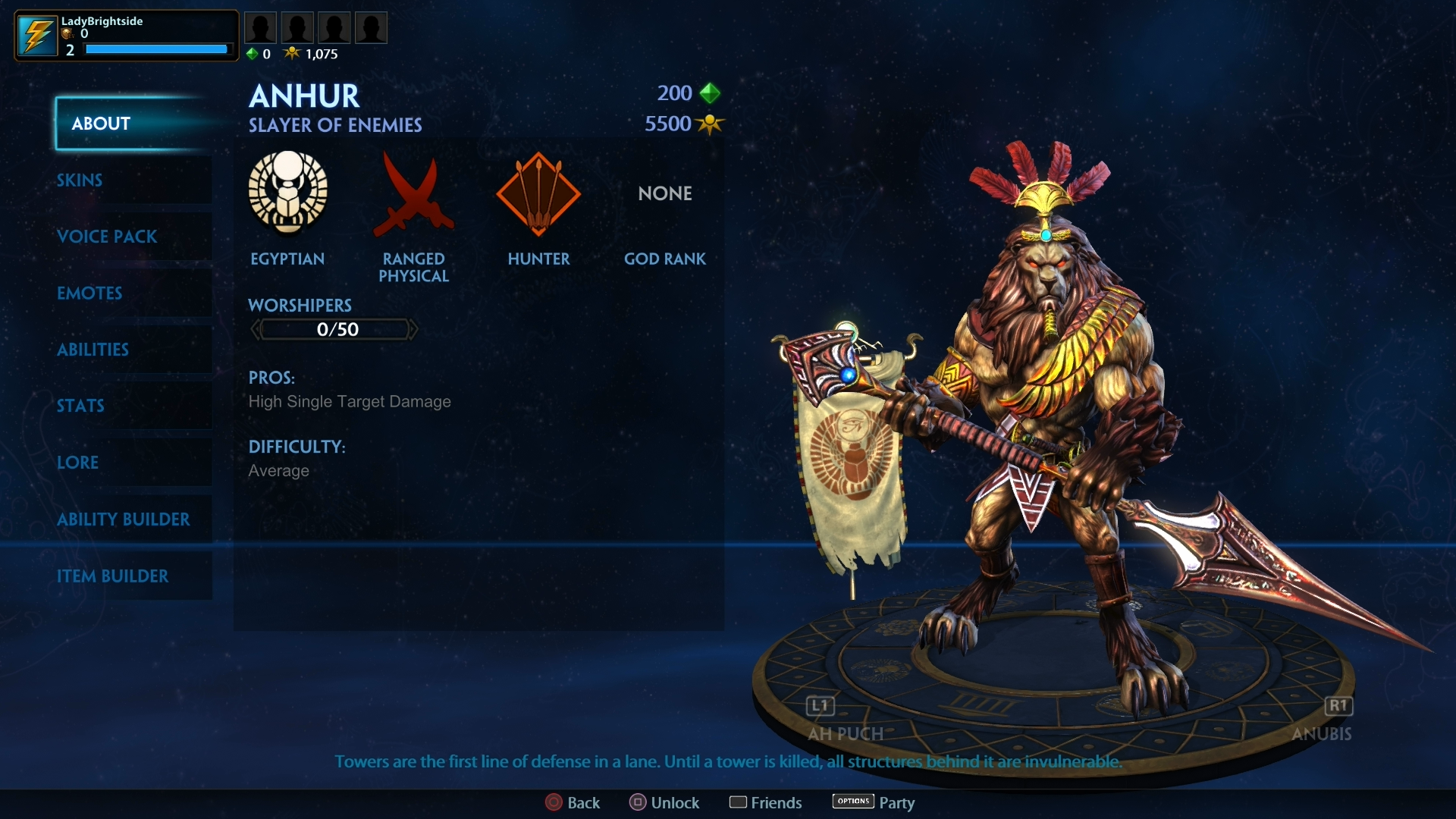Open LadyBrightside's profile avatar
The height and width of the screenshot is (819, 1456).
36,34
